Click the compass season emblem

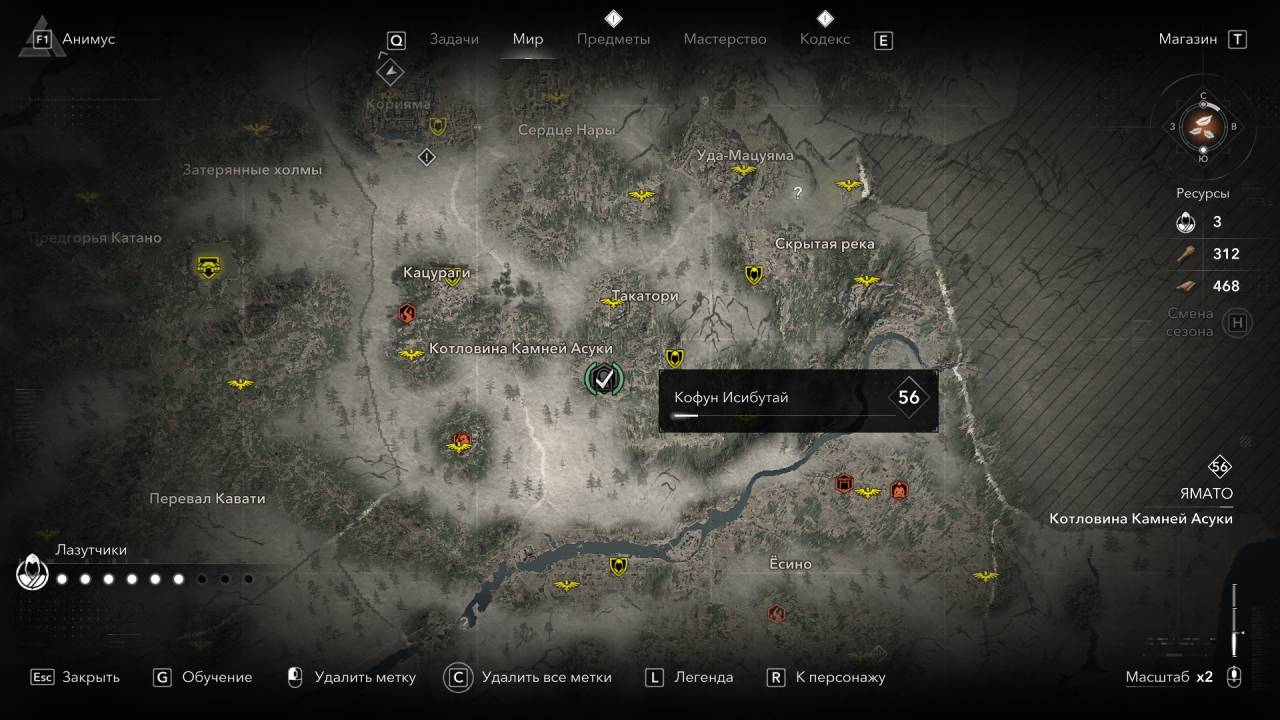1203,126
